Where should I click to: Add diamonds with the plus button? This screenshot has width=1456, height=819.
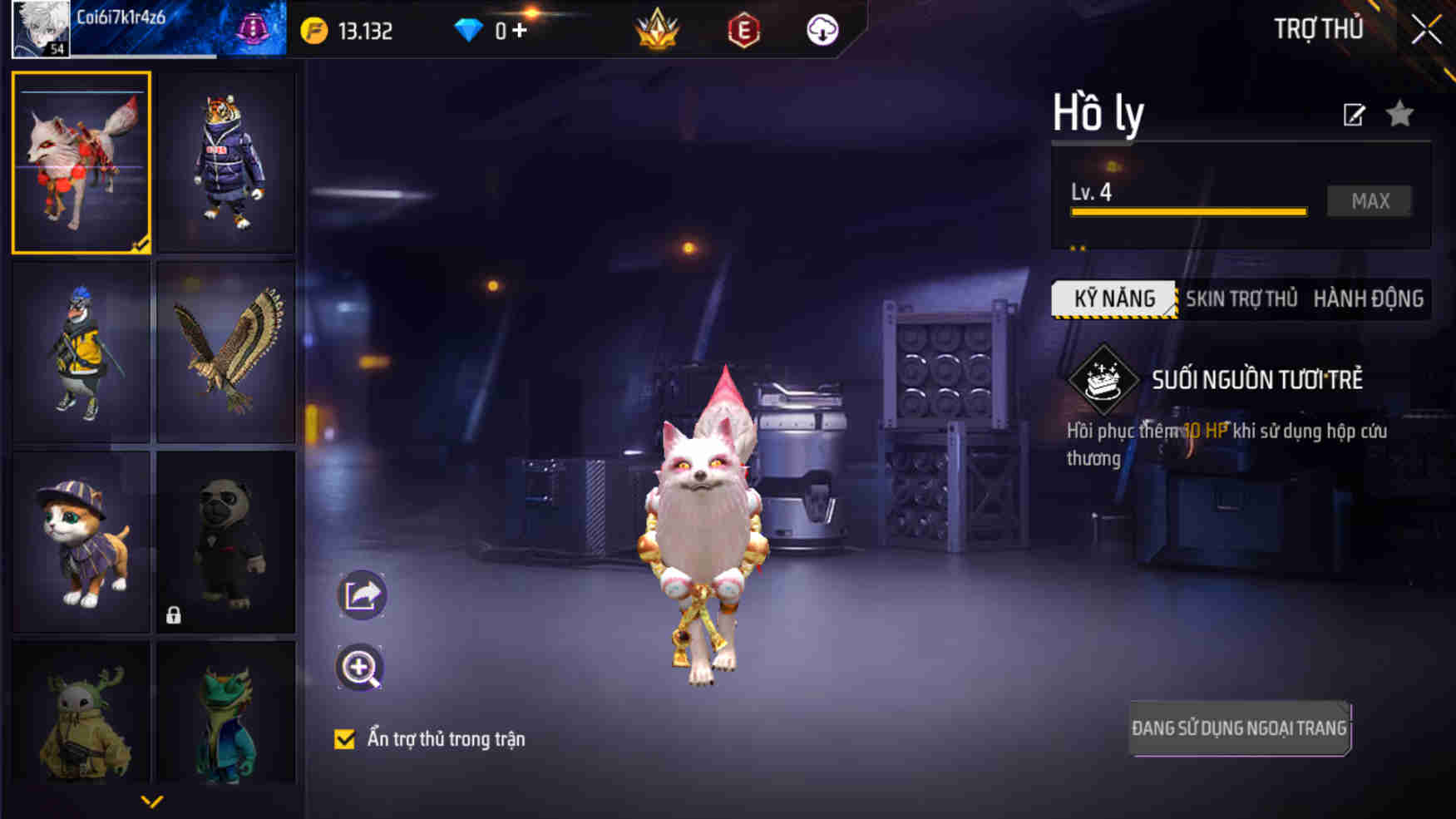tap(520, 31)
